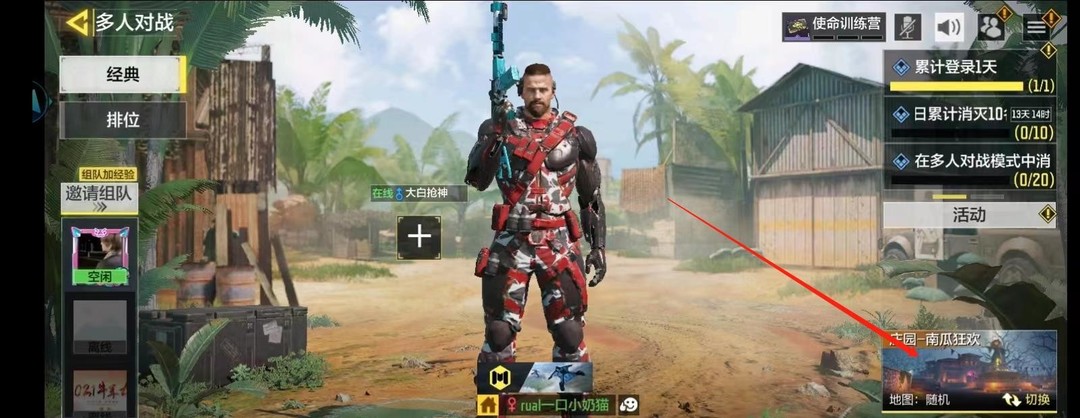Click the yellow home icon

(488, 405)
